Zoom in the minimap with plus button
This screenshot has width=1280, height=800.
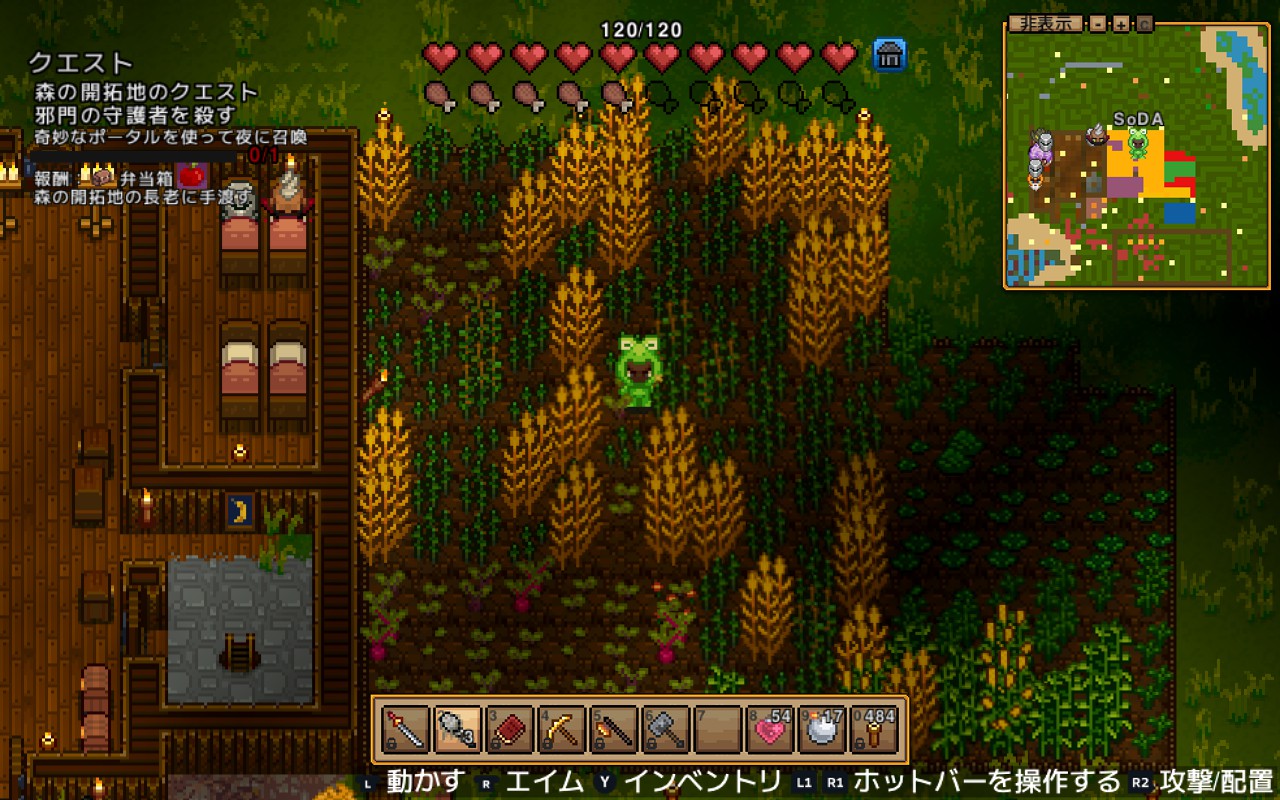[1121, 24]
